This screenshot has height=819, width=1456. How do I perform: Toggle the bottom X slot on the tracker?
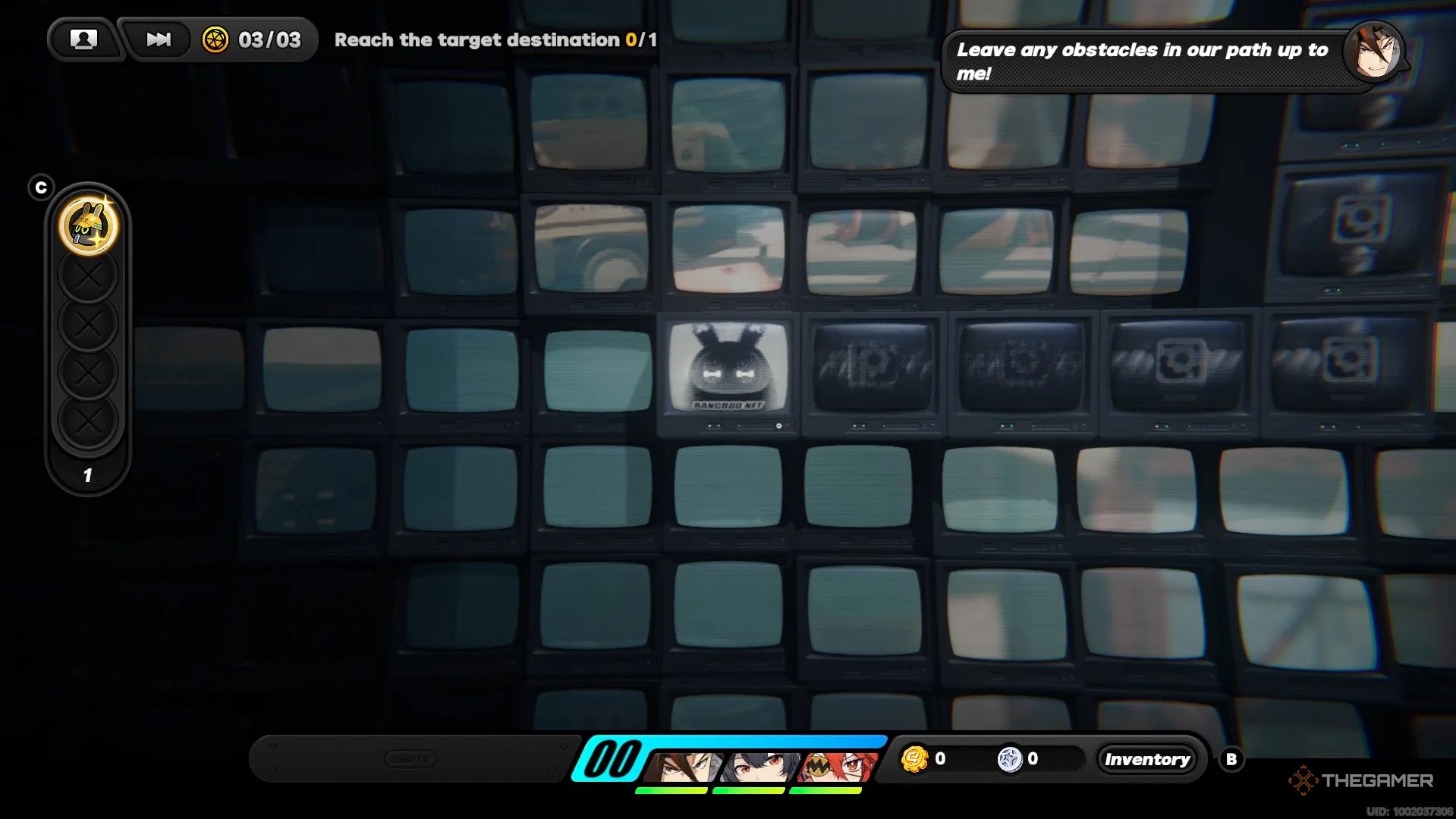[87, 417]
